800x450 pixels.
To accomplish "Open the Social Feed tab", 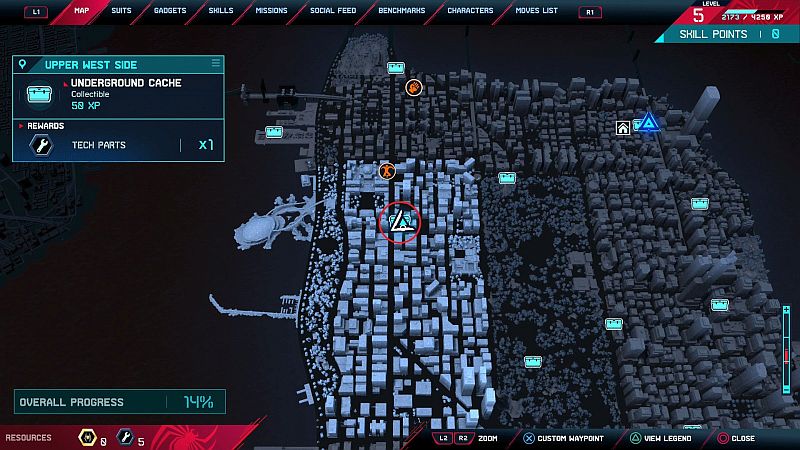I will tap(332, 11).
